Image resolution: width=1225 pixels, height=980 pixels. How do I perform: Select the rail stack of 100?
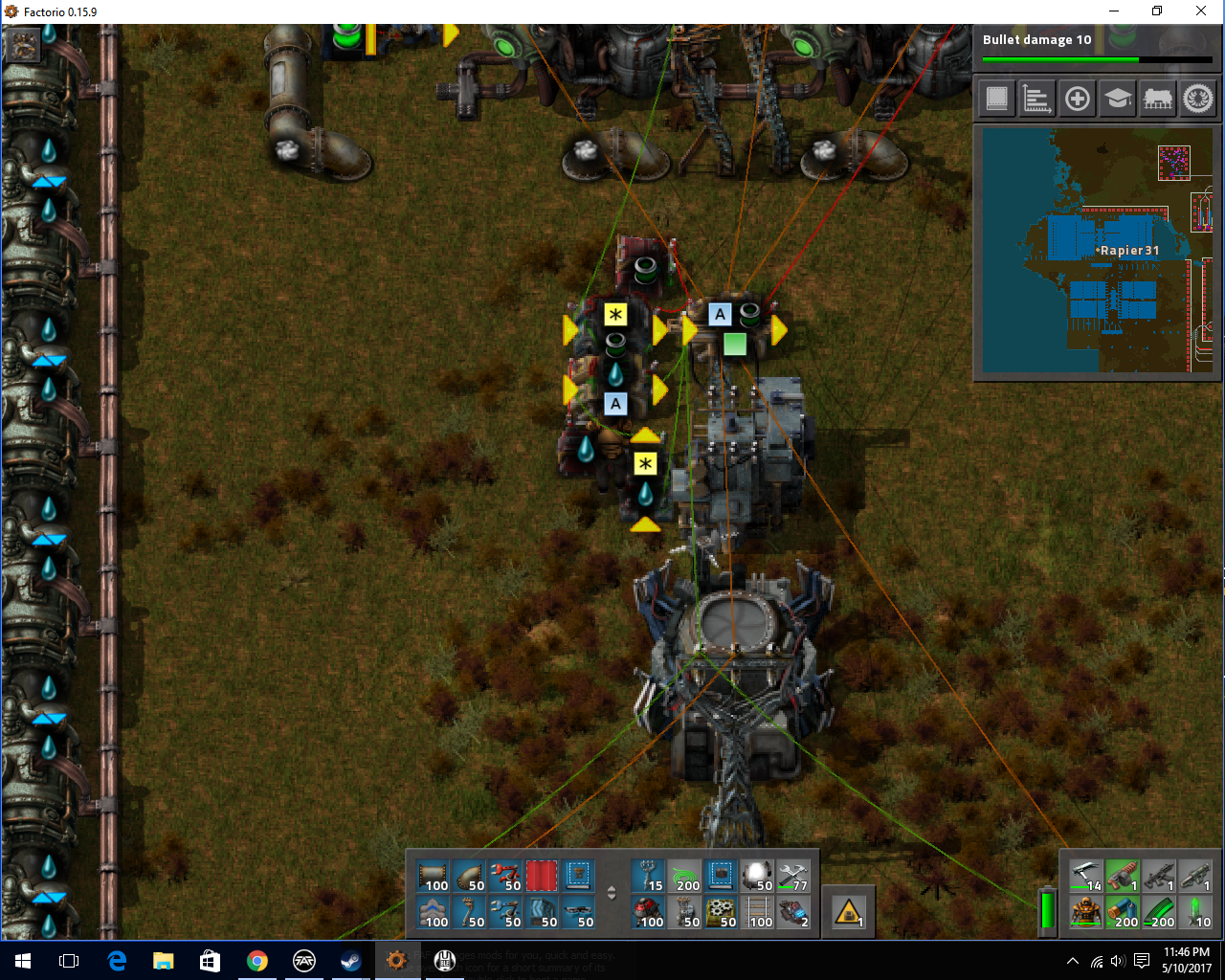pyautogui.click(x=760, y=913)
